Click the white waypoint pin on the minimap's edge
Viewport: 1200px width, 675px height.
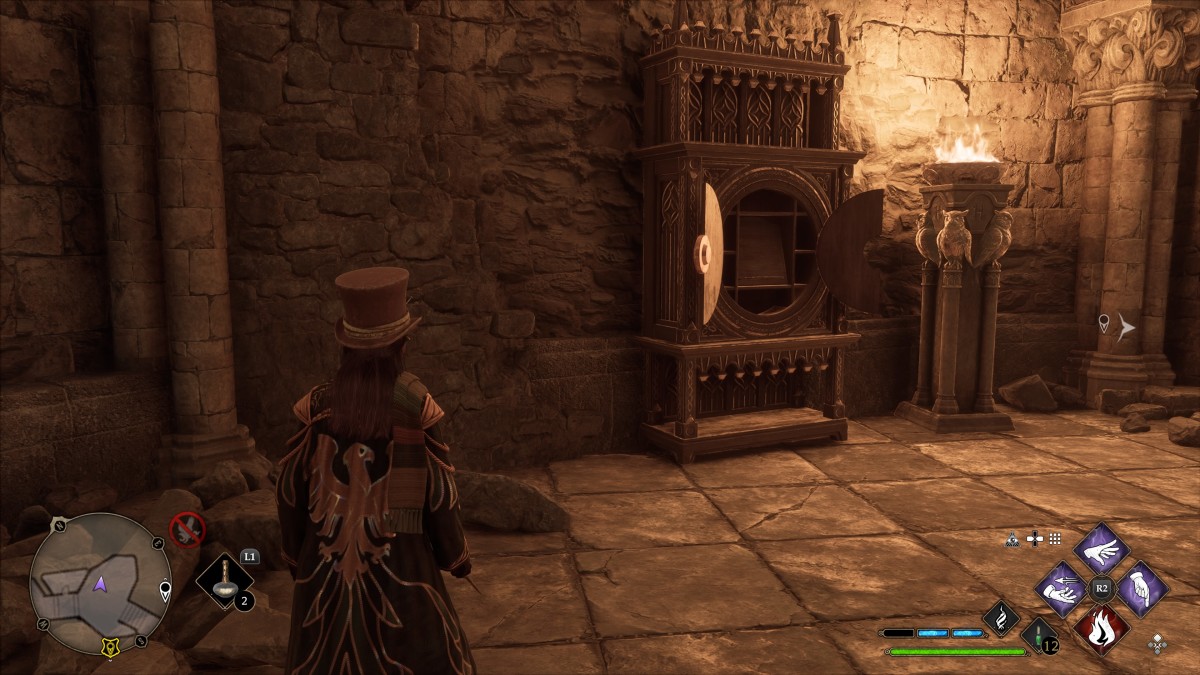[165, 590]
